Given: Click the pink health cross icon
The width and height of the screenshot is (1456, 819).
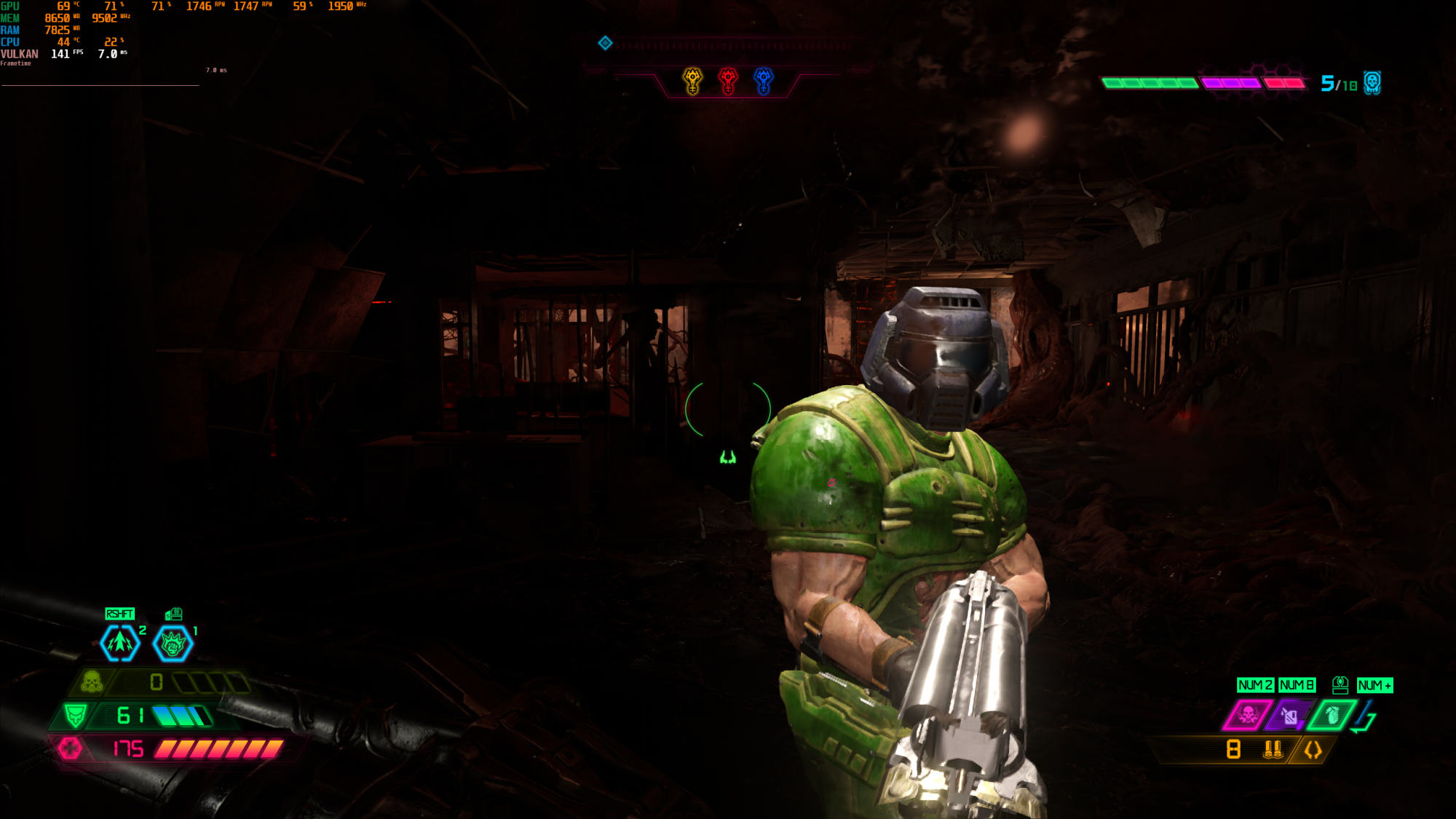Looking at the screenshot, I should click(70, 748).
